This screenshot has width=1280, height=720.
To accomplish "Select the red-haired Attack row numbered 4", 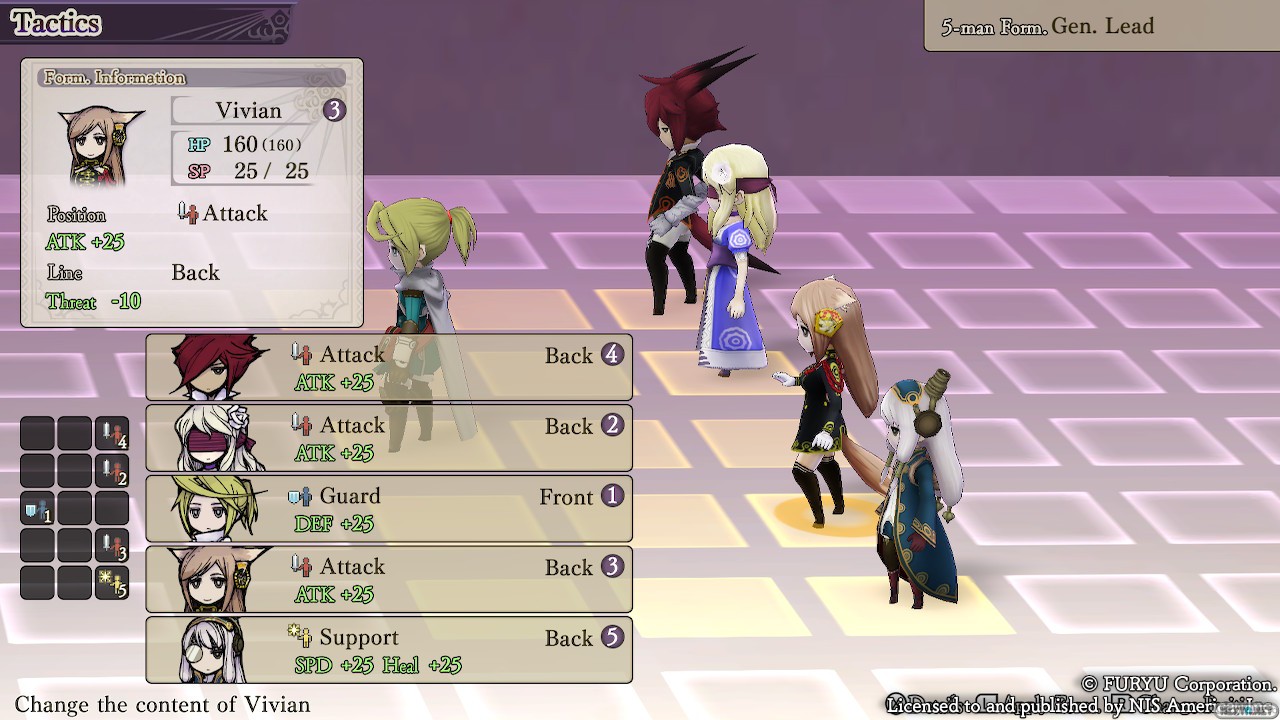I will pyautogui.click(x=389, y=367).
